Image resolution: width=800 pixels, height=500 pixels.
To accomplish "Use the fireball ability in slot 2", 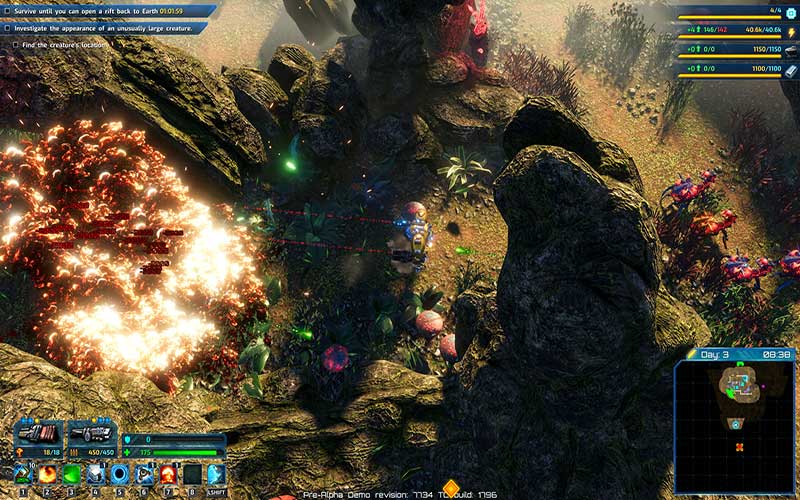I will [47, 474].
